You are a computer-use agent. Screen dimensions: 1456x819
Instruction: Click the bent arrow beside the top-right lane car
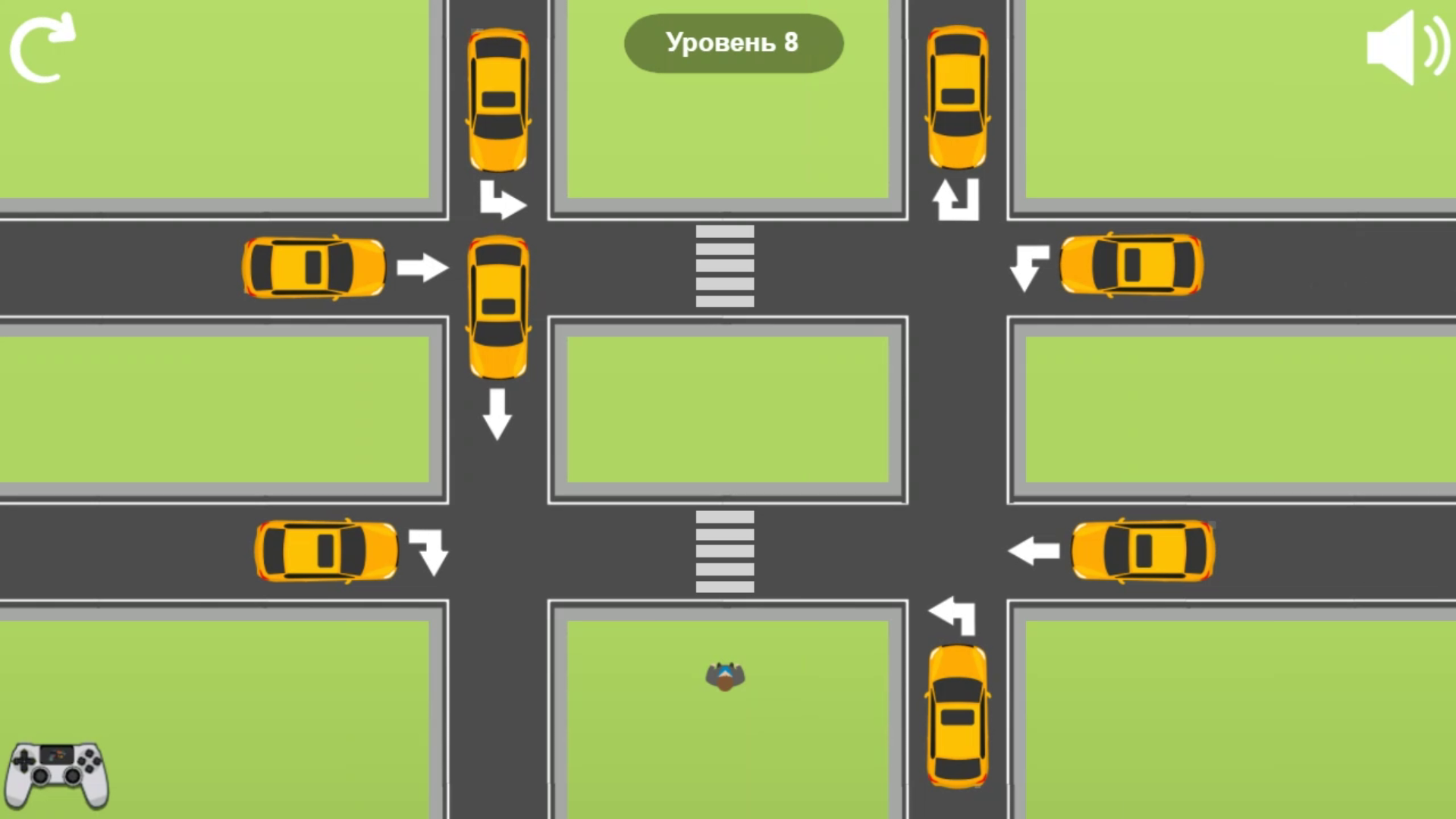click(x=1029, y=267)
